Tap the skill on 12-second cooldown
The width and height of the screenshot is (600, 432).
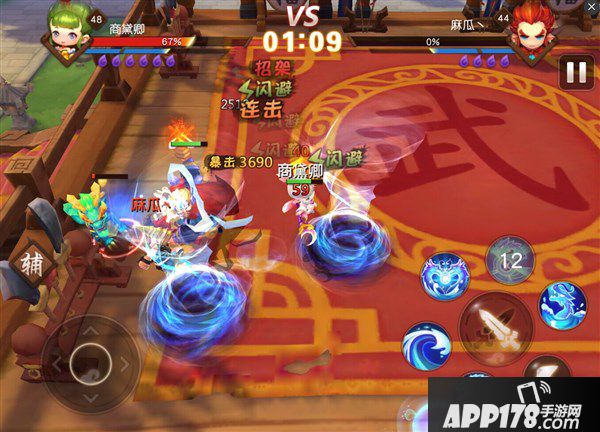click(510, 260)
